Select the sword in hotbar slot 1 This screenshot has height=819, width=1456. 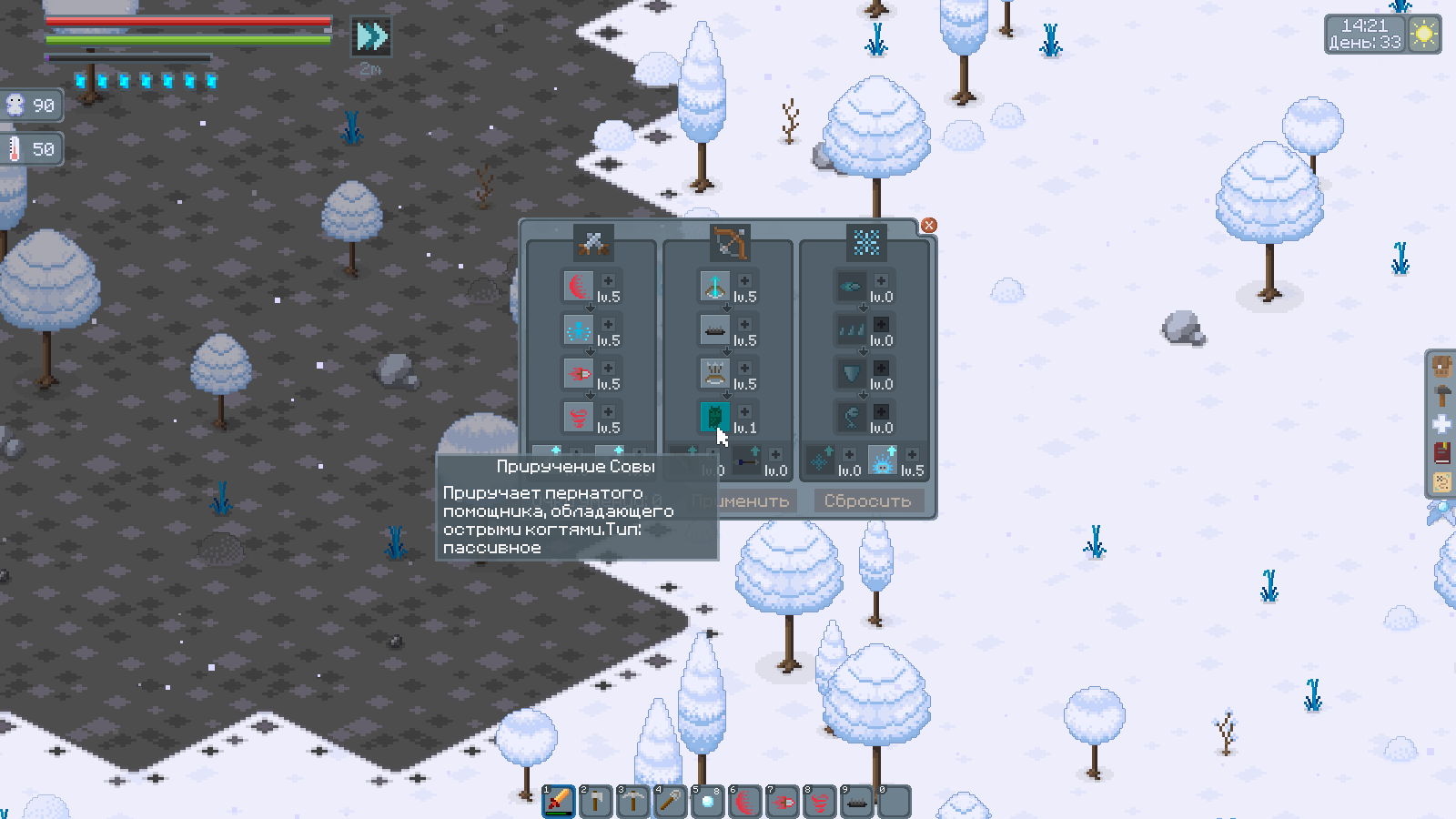coord(559,802)
